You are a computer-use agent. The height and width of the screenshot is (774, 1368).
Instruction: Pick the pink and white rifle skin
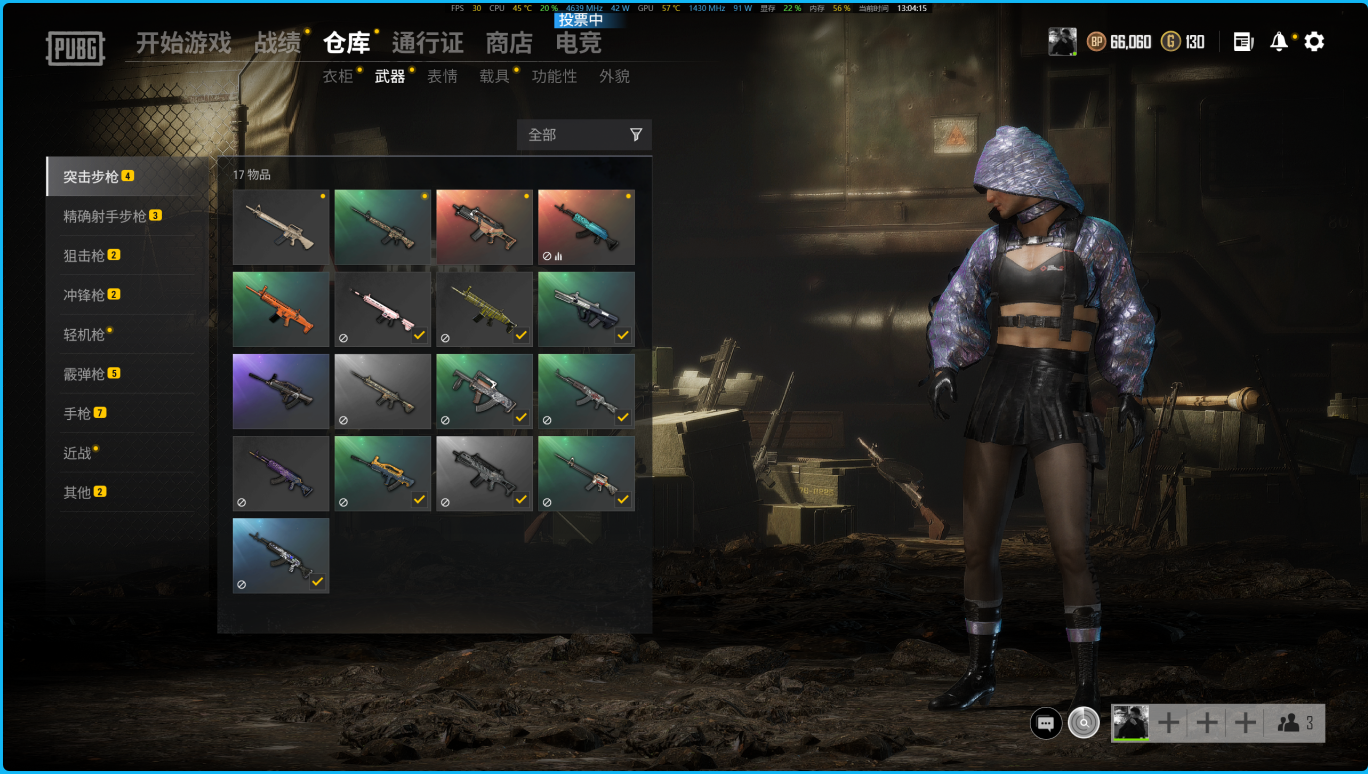tap(383, 309)
